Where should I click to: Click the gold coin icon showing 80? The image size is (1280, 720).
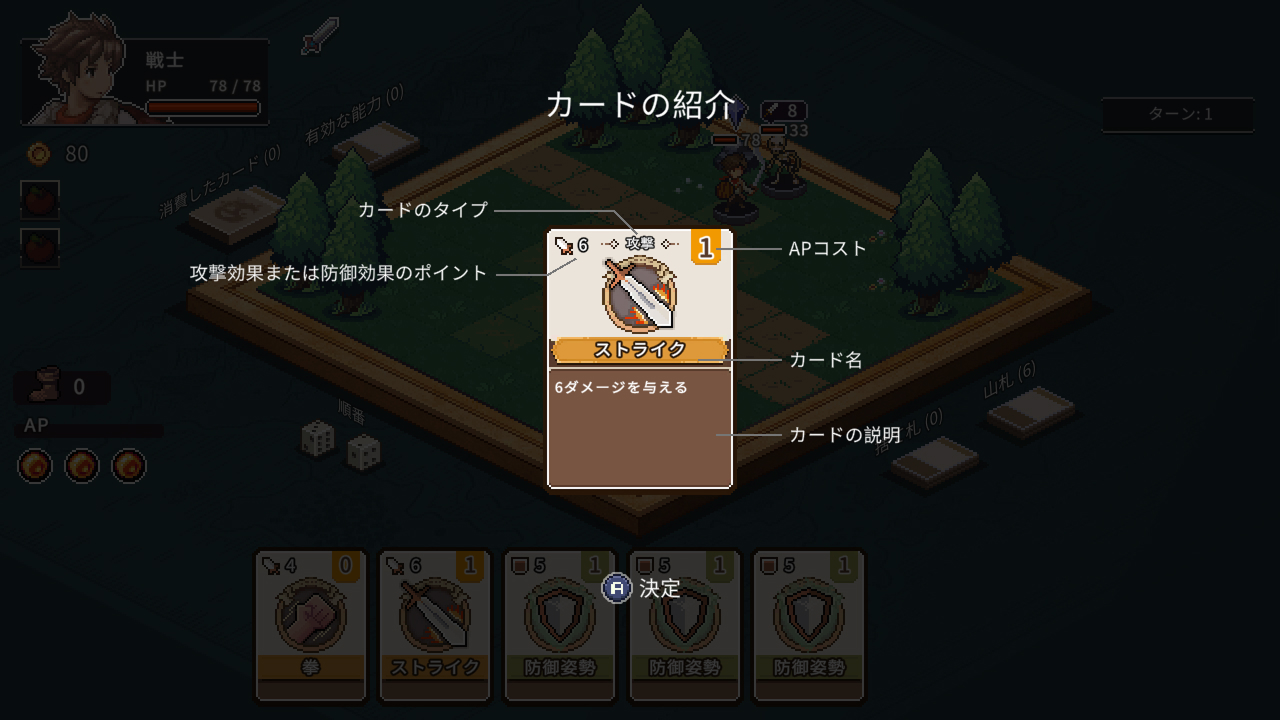(x=38, y=154)
